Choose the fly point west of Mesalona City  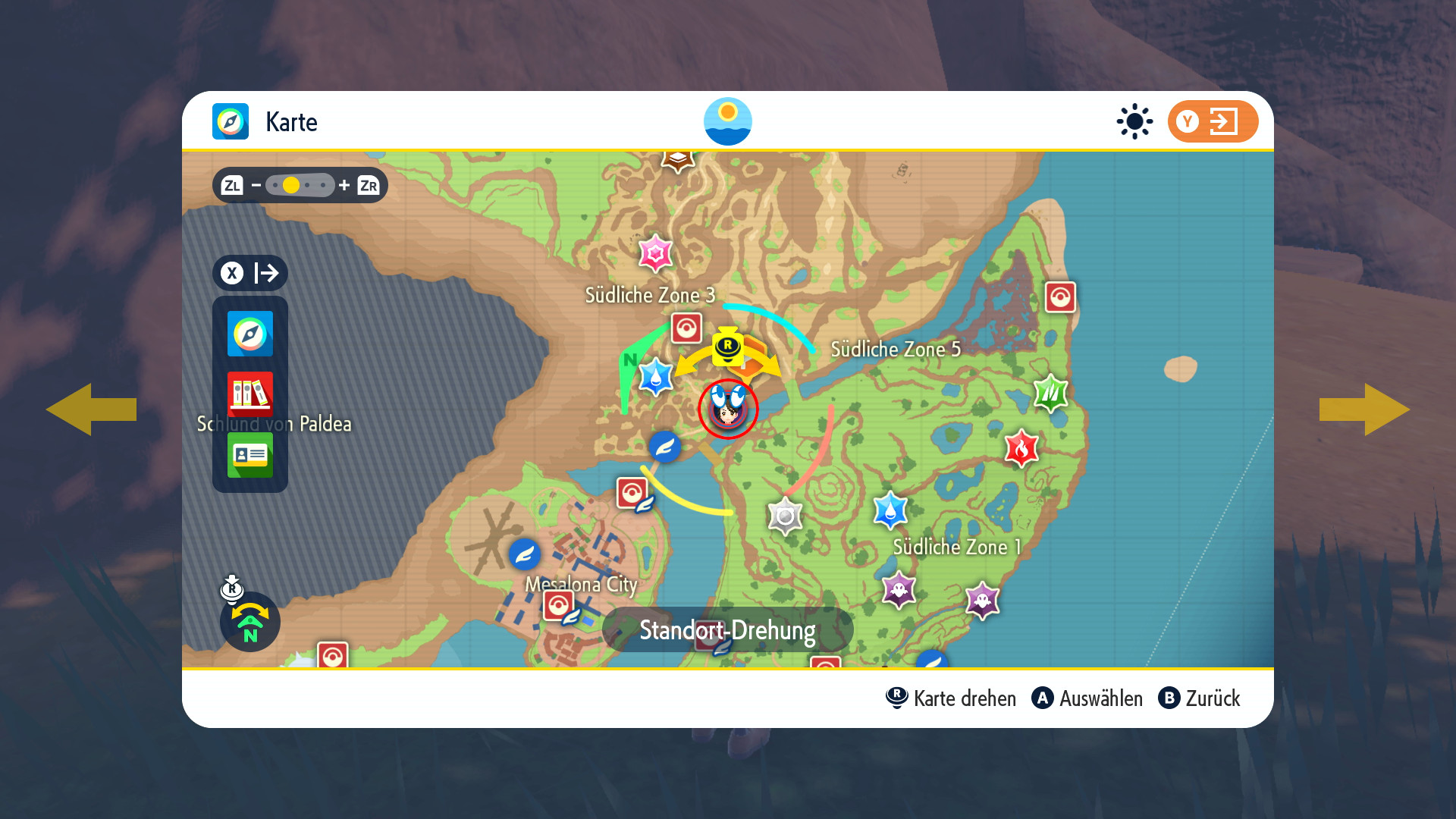(x=524, y=554)
